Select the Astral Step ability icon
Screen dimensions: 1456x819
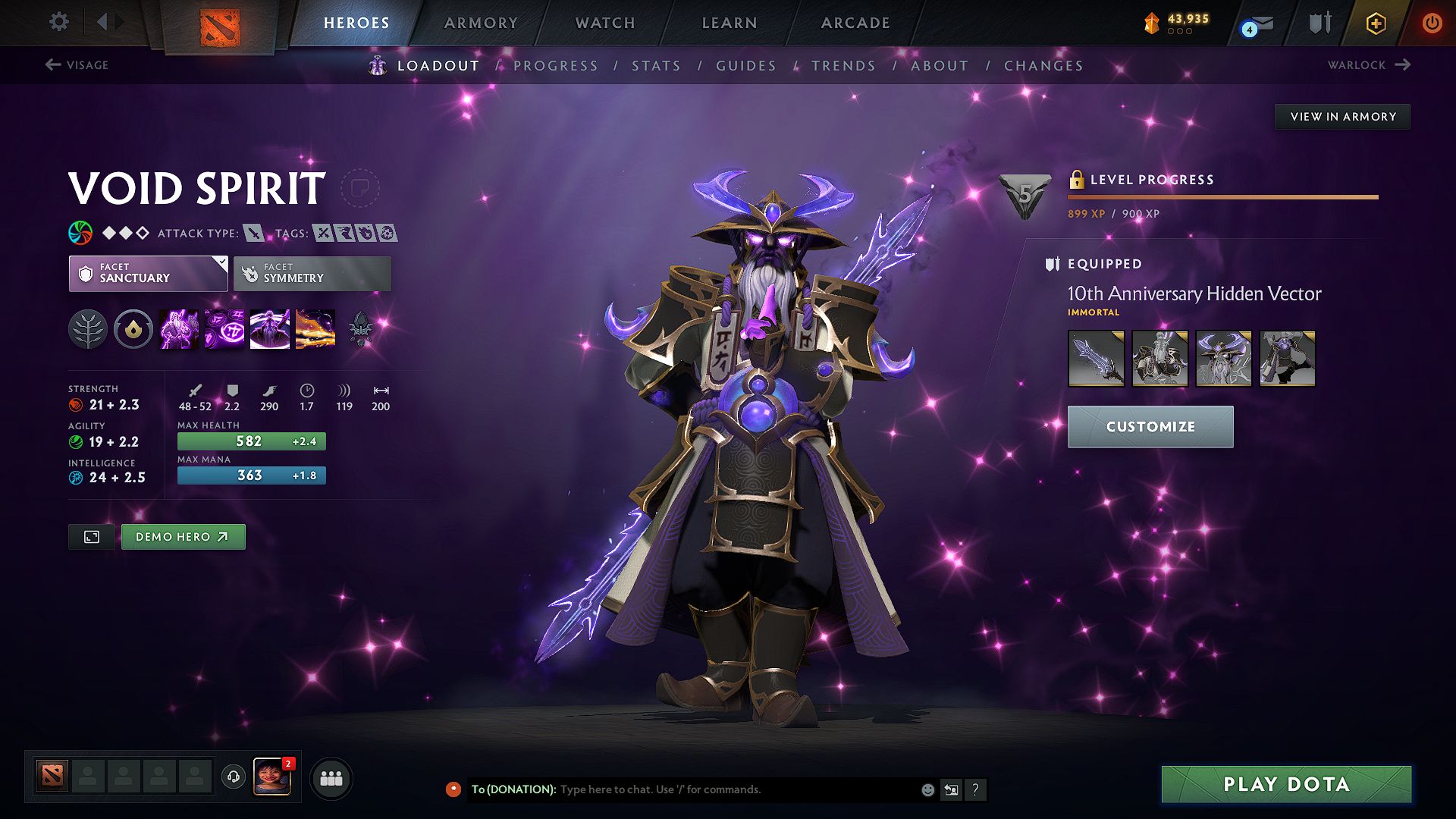click(315, 328)
